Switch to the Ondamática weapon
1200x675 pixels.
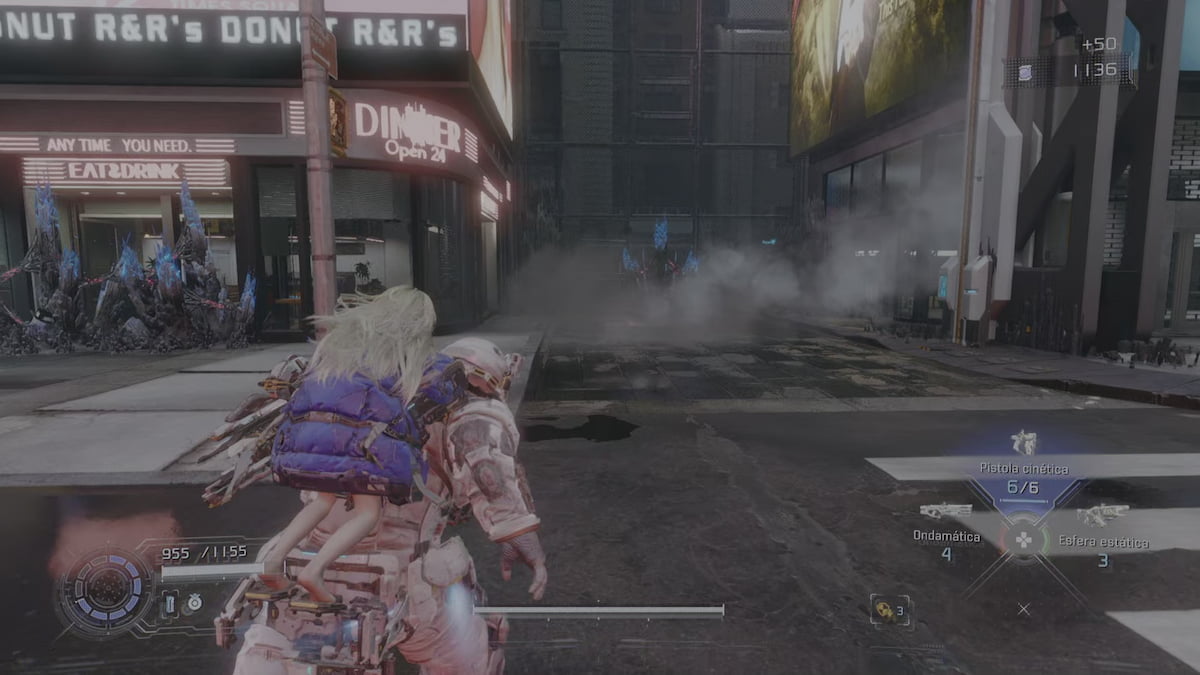click(x=946, y=512)
